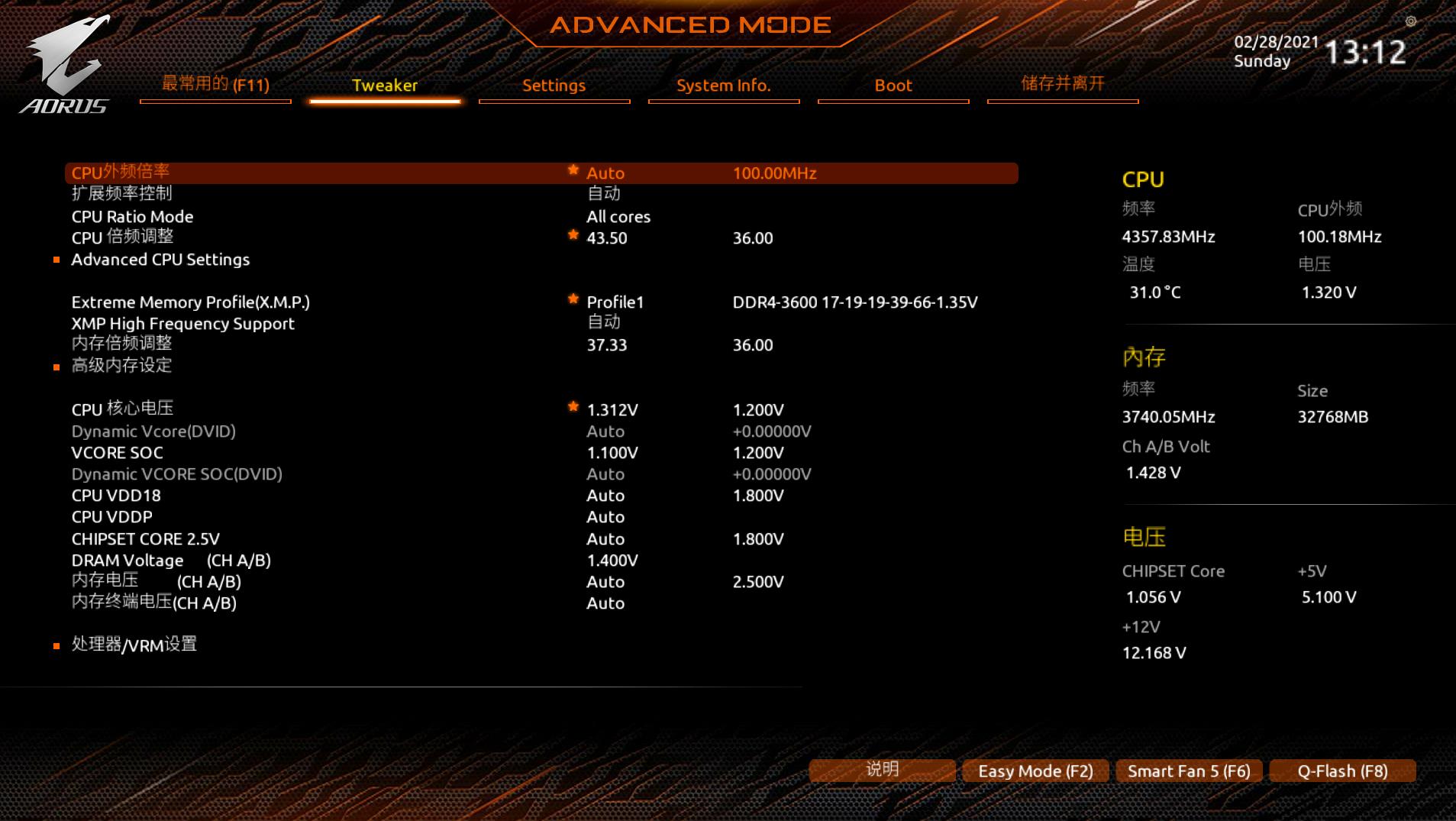Open Easy Mode (F2)
The height and width of the screenshot is (821, 1456).
1035,771
